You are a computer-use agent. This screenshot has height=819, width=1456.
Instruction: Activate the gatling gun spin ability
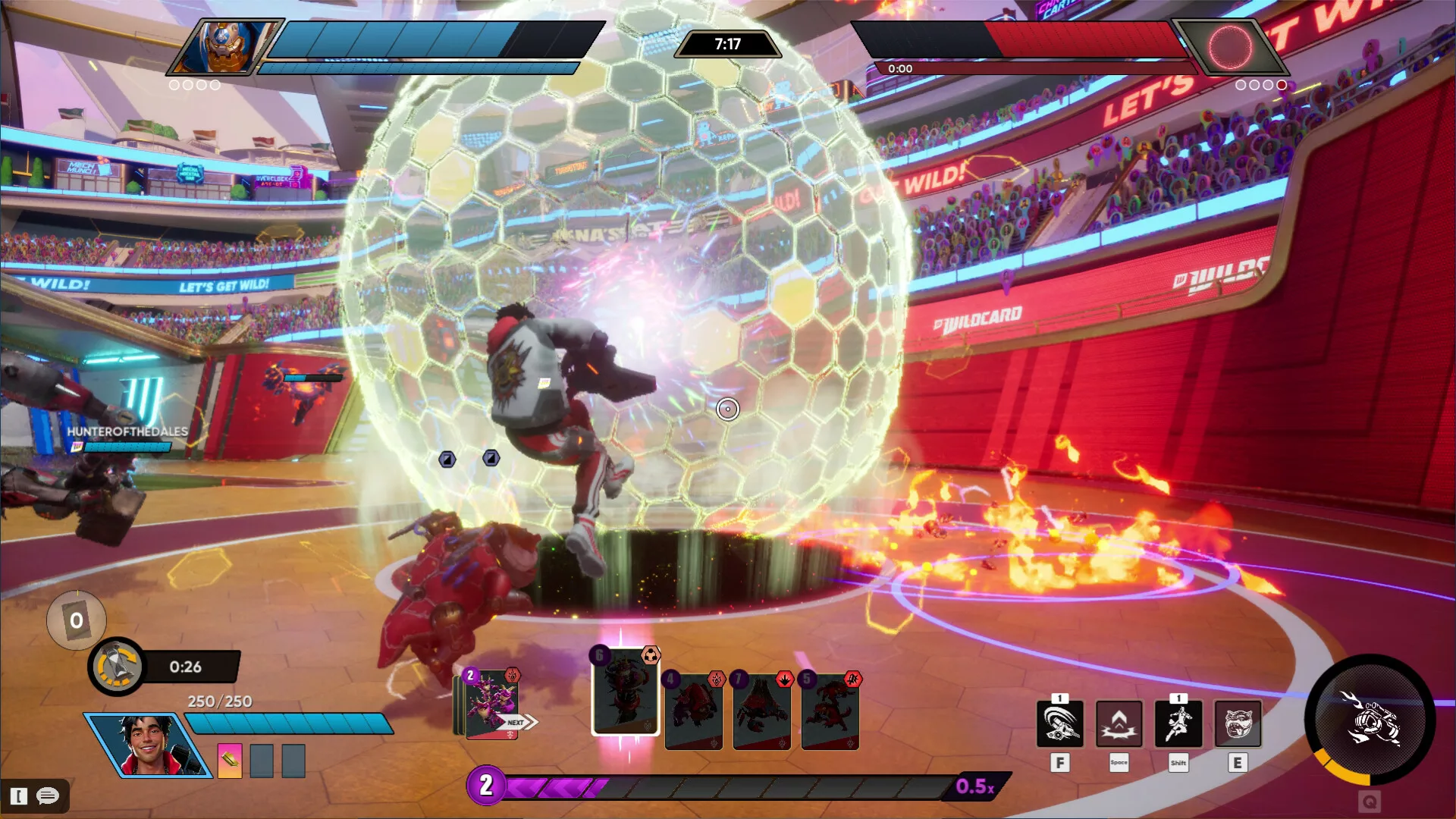coord(1059,724)
